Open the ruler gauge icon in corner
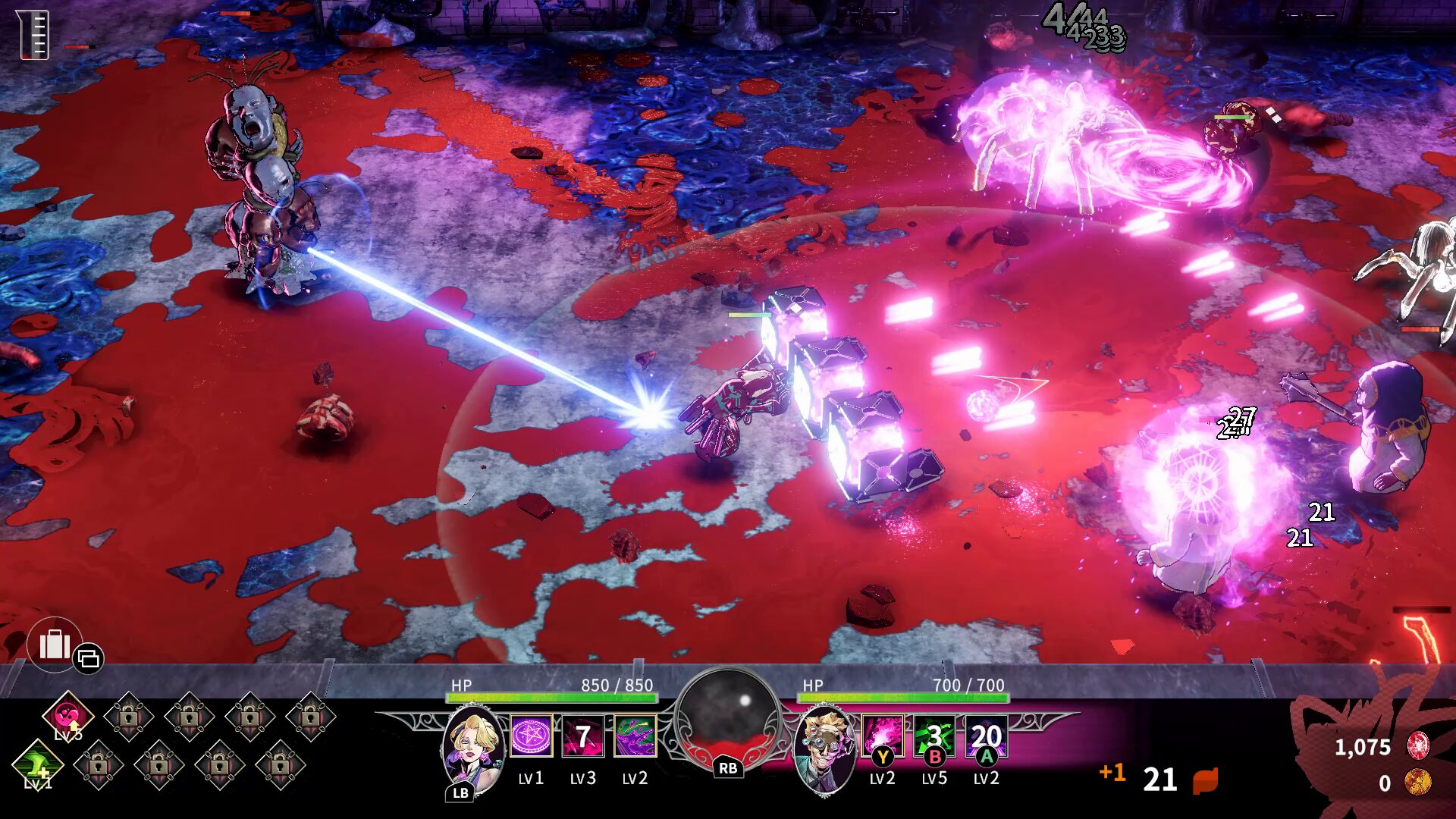Viewport: 1456px width, 819px height. [33, 35]
